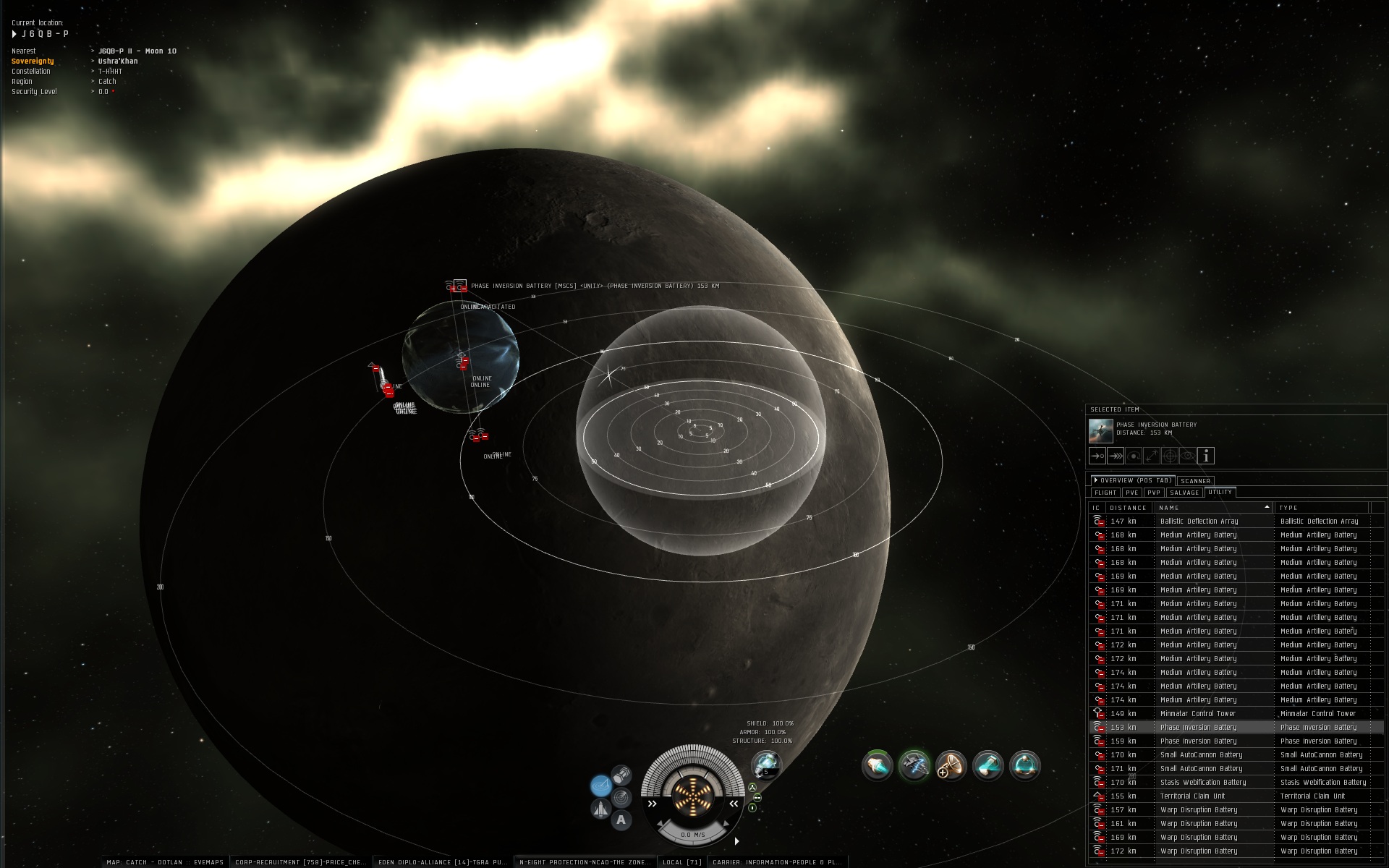Open the Salvage overview tab
Screen dimensions: 1389x868
(1184, 493)
